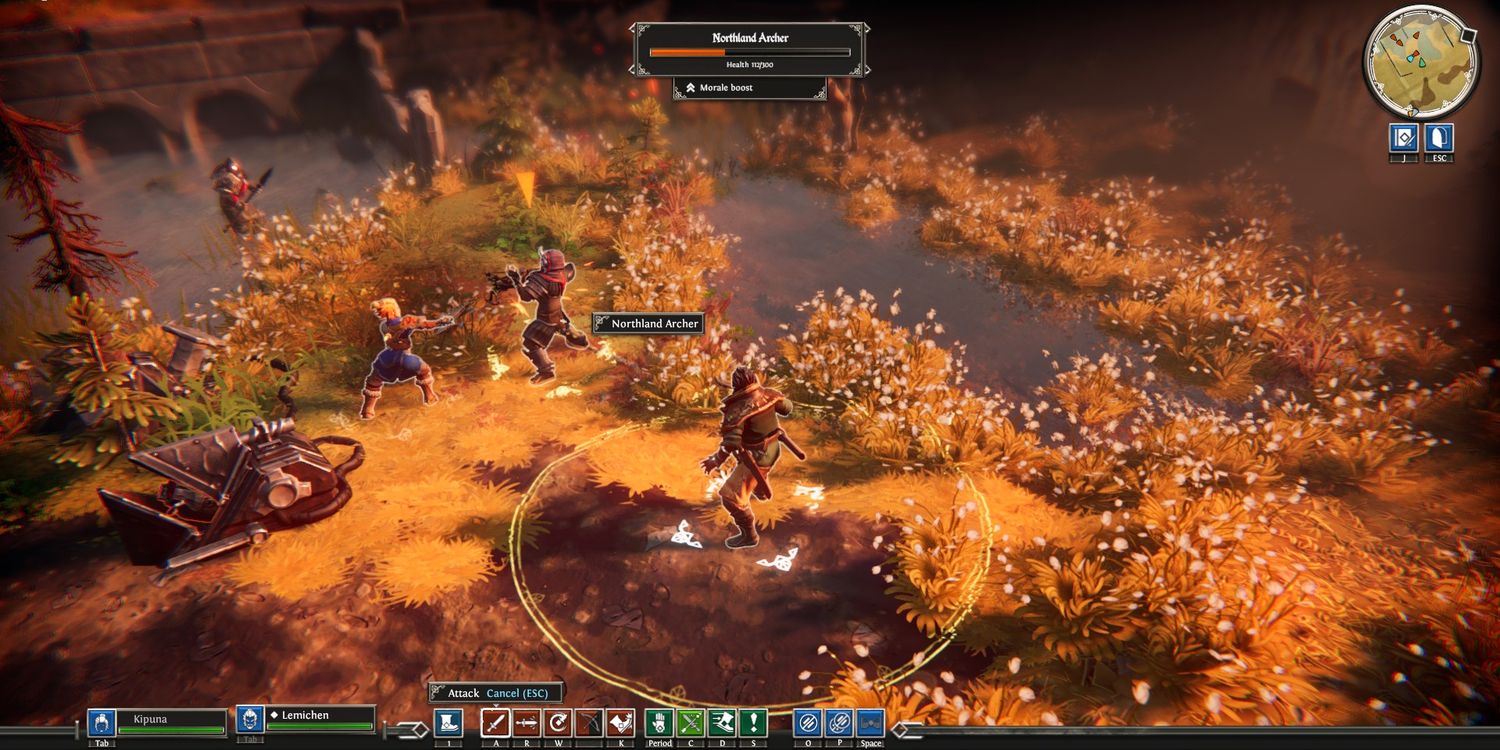The height and width of the screenshot is (750, 1500).
Task: Use the red ability with hotkey K
Action: coord(620,723)
